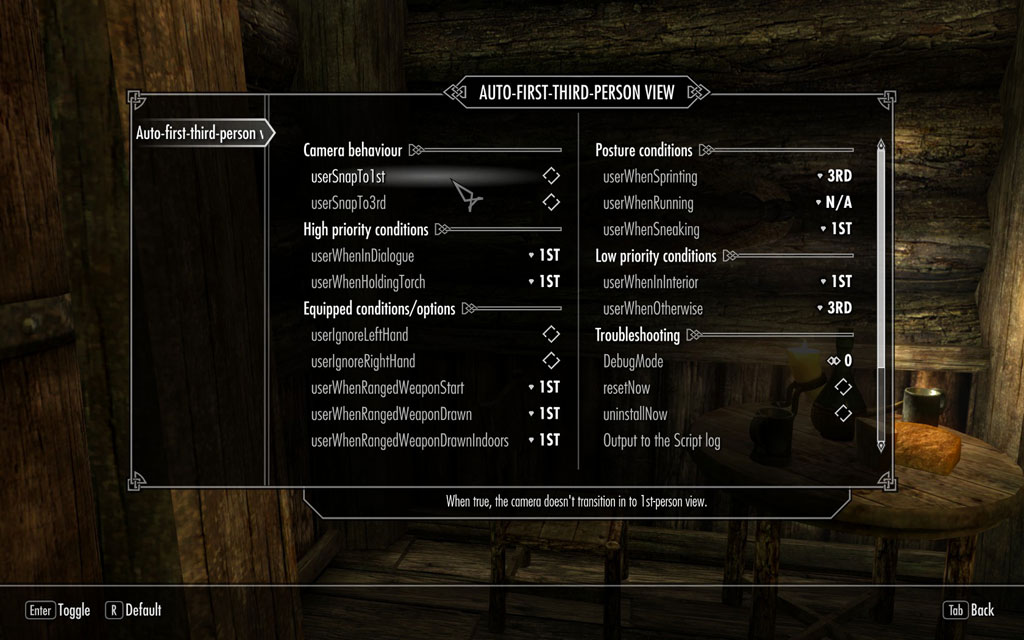Enable the userIgnoreLeftHand option
Screen dimensions: 1024x640
(x=550, y=334)
